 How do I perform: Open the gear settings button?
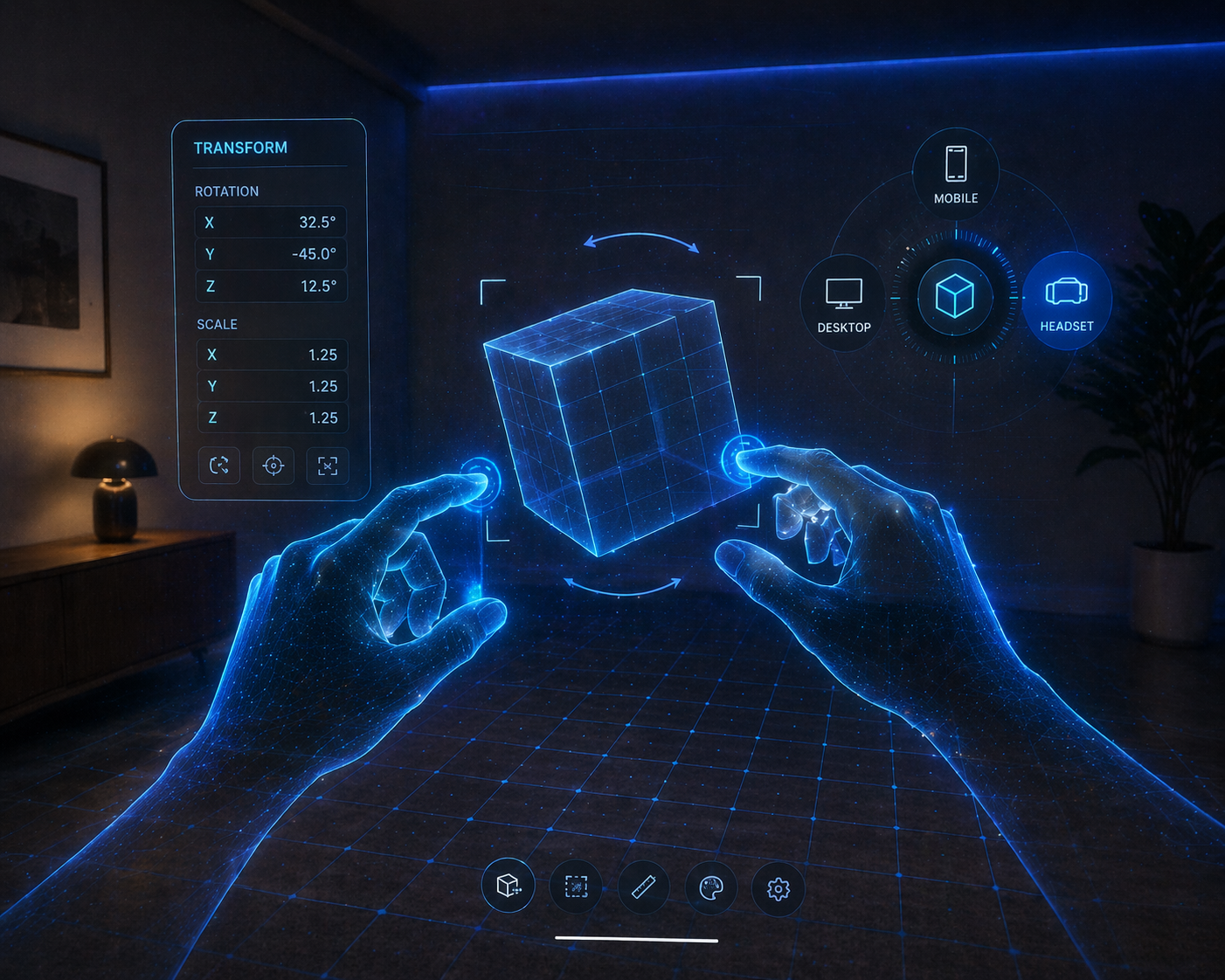779,889
